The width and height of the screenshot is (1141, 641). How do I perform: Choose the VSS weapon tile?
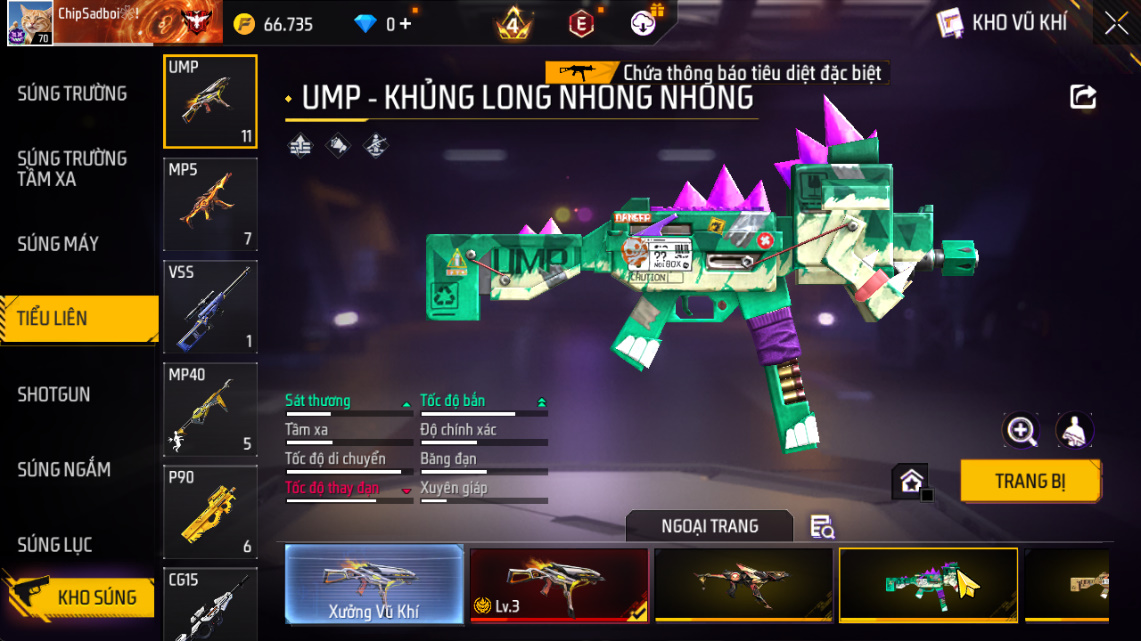click(210, 307)
